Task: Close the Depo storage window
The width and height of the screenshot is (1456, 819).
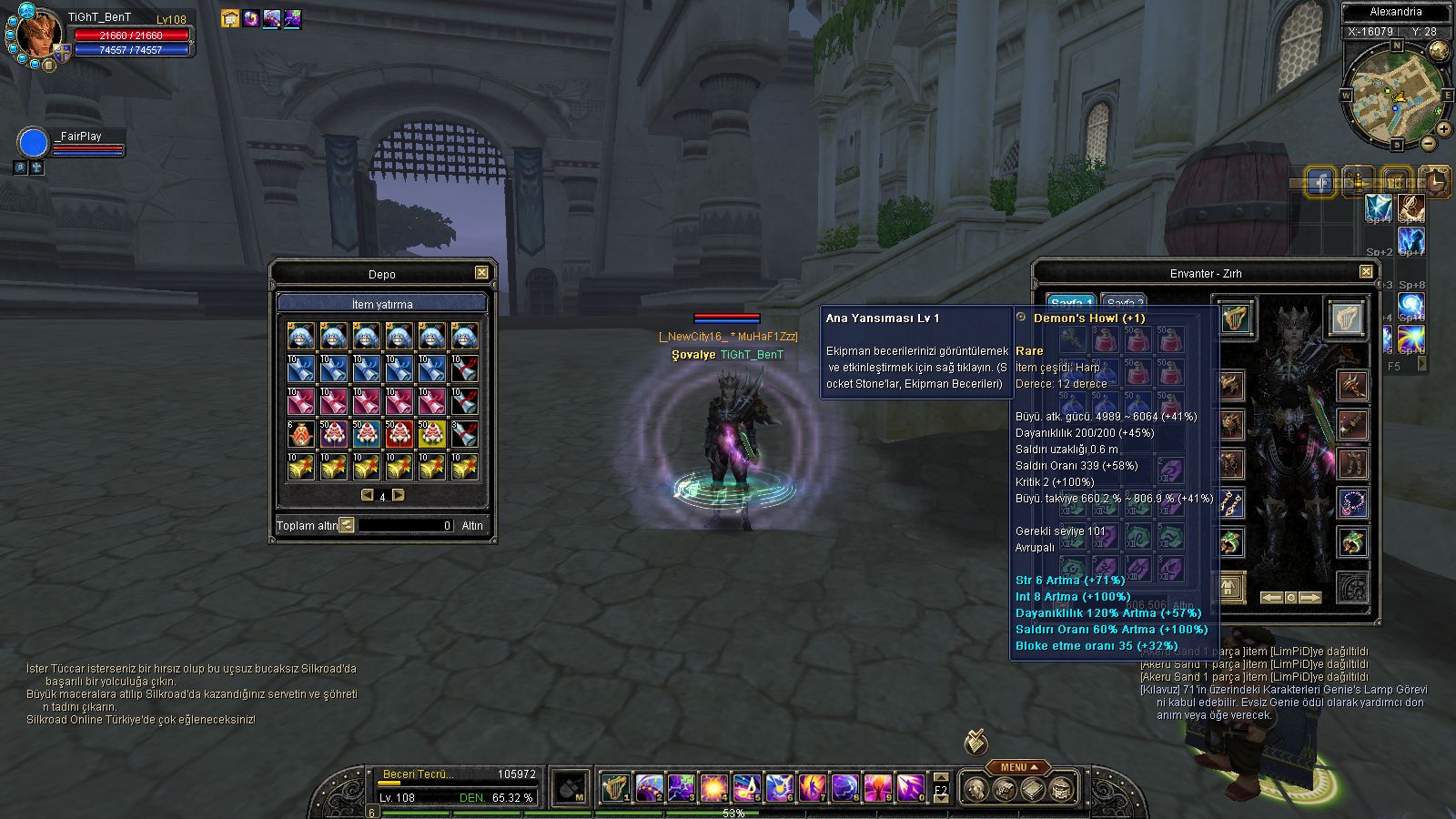Action: (x=481, y=273)
